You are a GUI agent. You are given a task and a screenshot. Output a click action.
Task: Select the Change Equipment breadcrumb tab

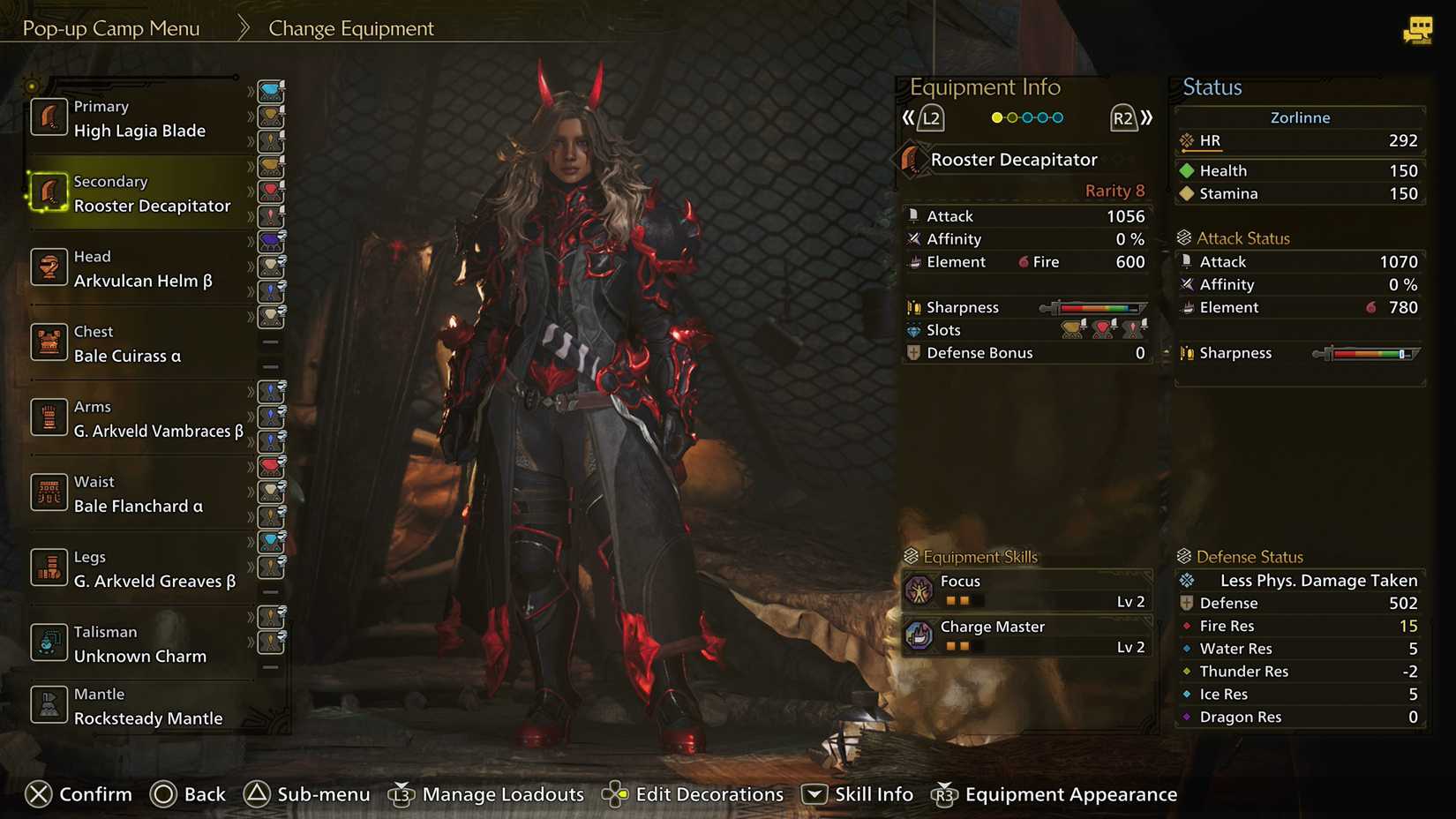click(x=351, y=27)
